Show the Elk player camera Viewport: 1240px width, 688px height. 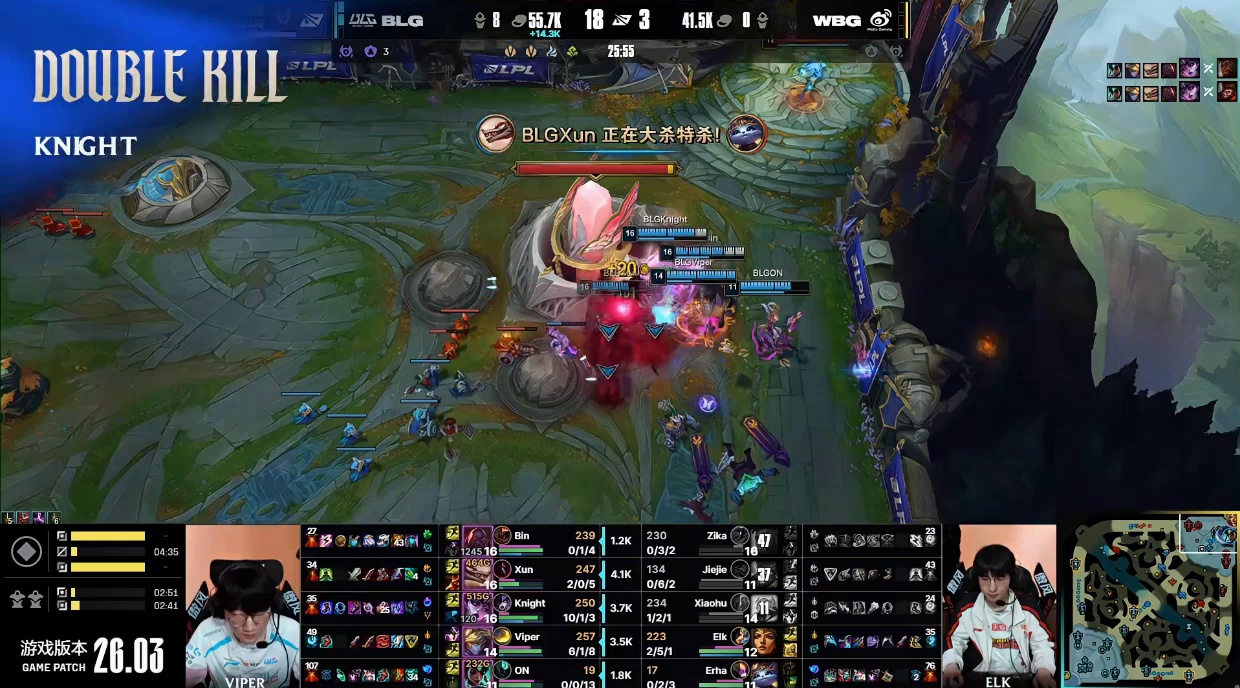999,606
